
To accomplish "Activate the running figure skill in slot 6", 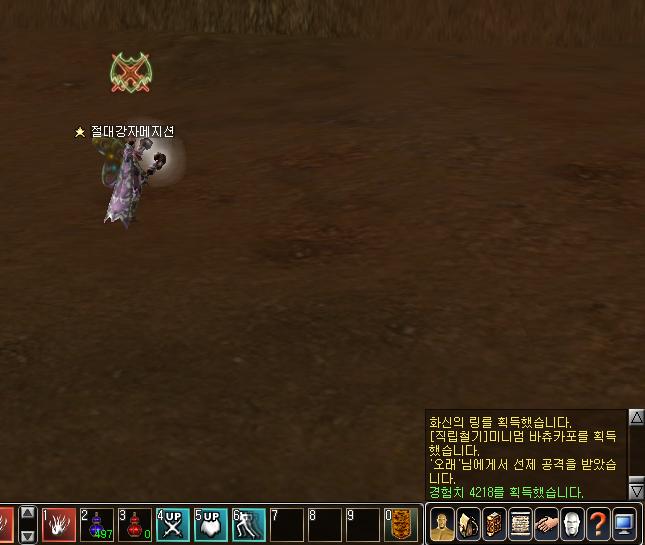I will pyautogui.click(x=249, y=524).
